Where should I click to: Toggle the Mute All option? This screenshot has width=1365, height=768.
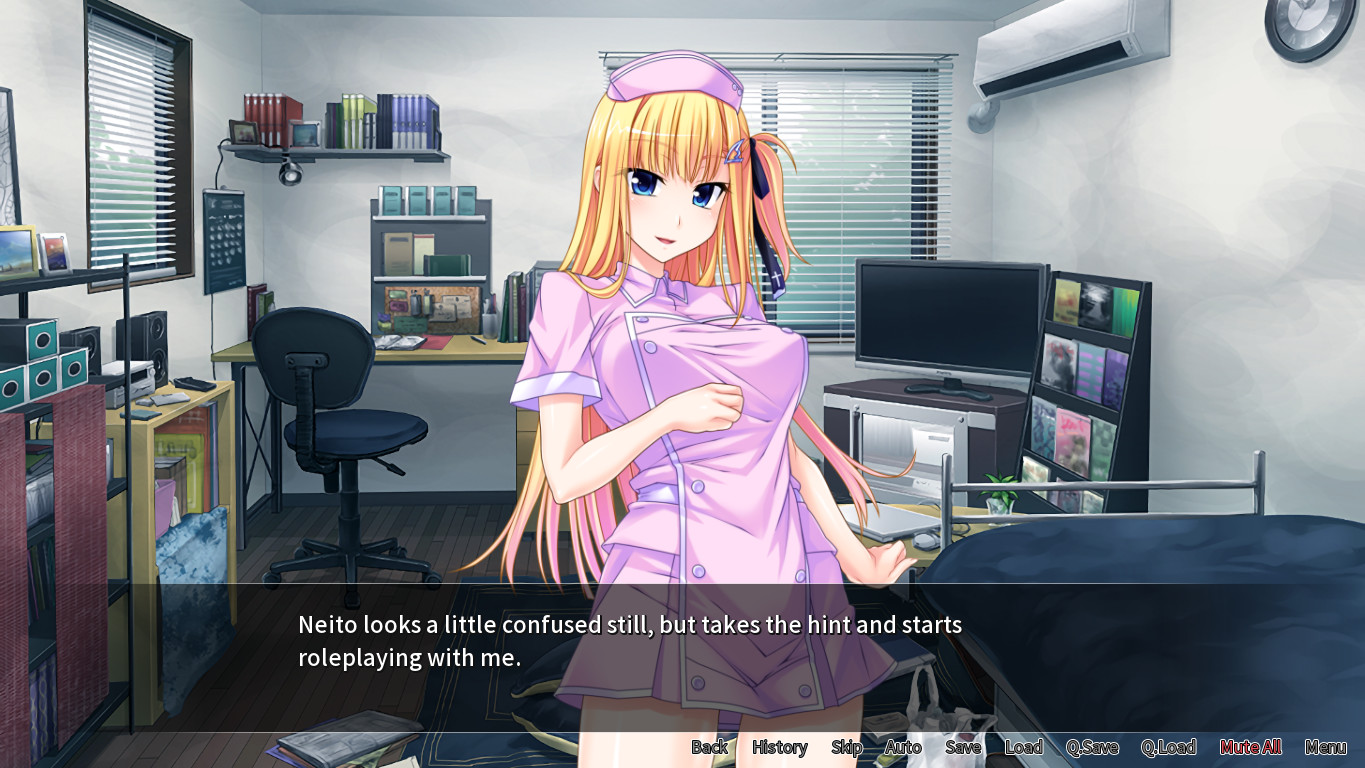[1250, 747]
